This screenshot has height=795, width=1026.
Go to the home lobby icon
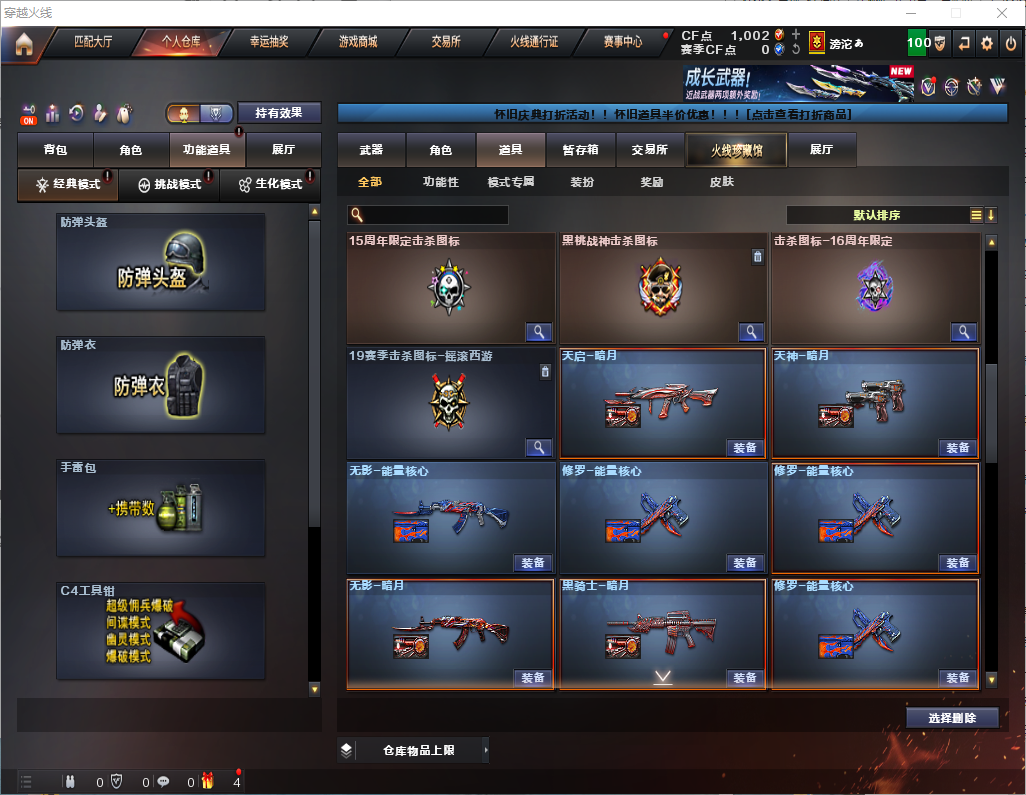click(x=23, y=43)
